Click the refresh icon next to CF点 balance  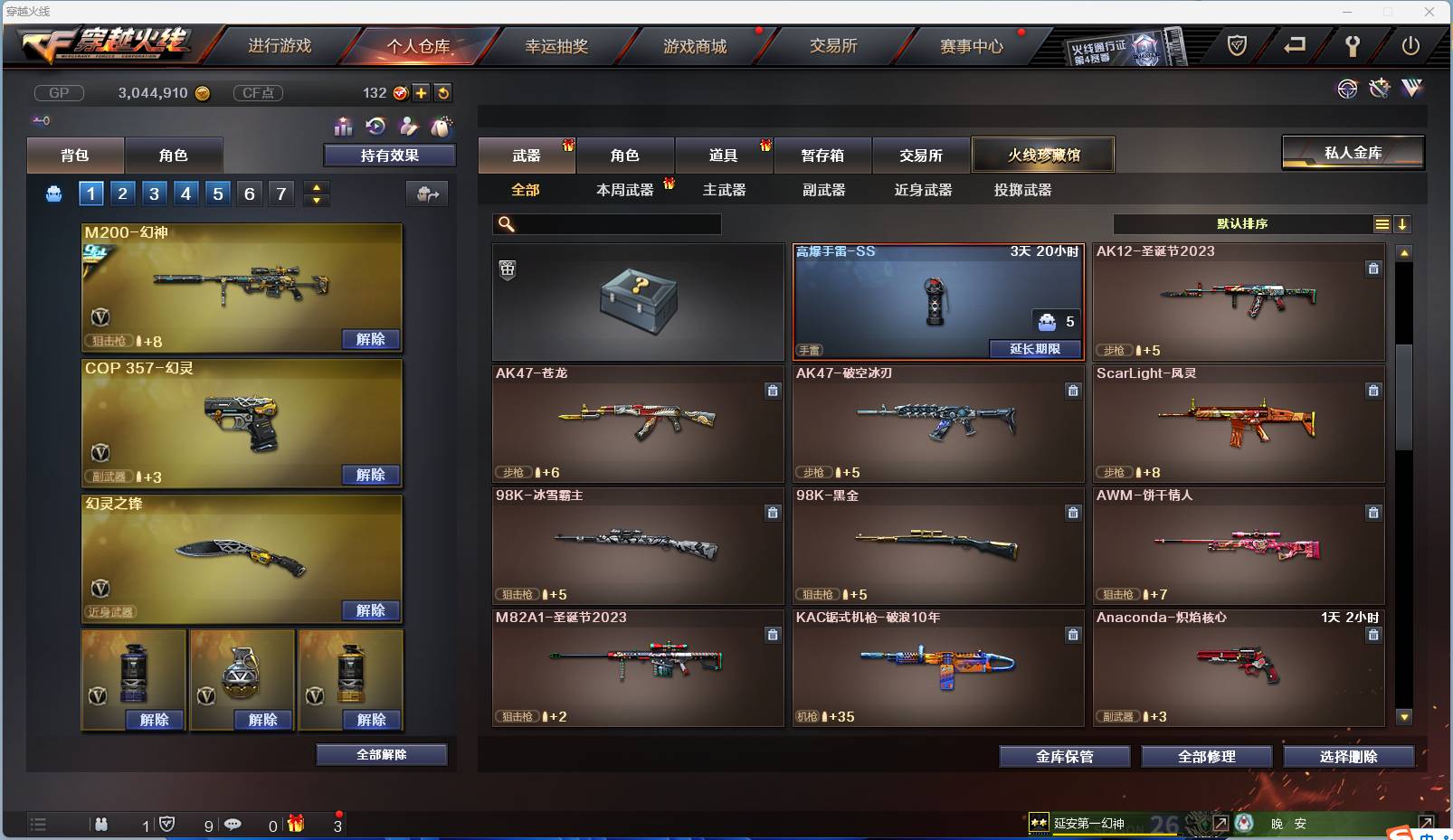tap(443, 92)
